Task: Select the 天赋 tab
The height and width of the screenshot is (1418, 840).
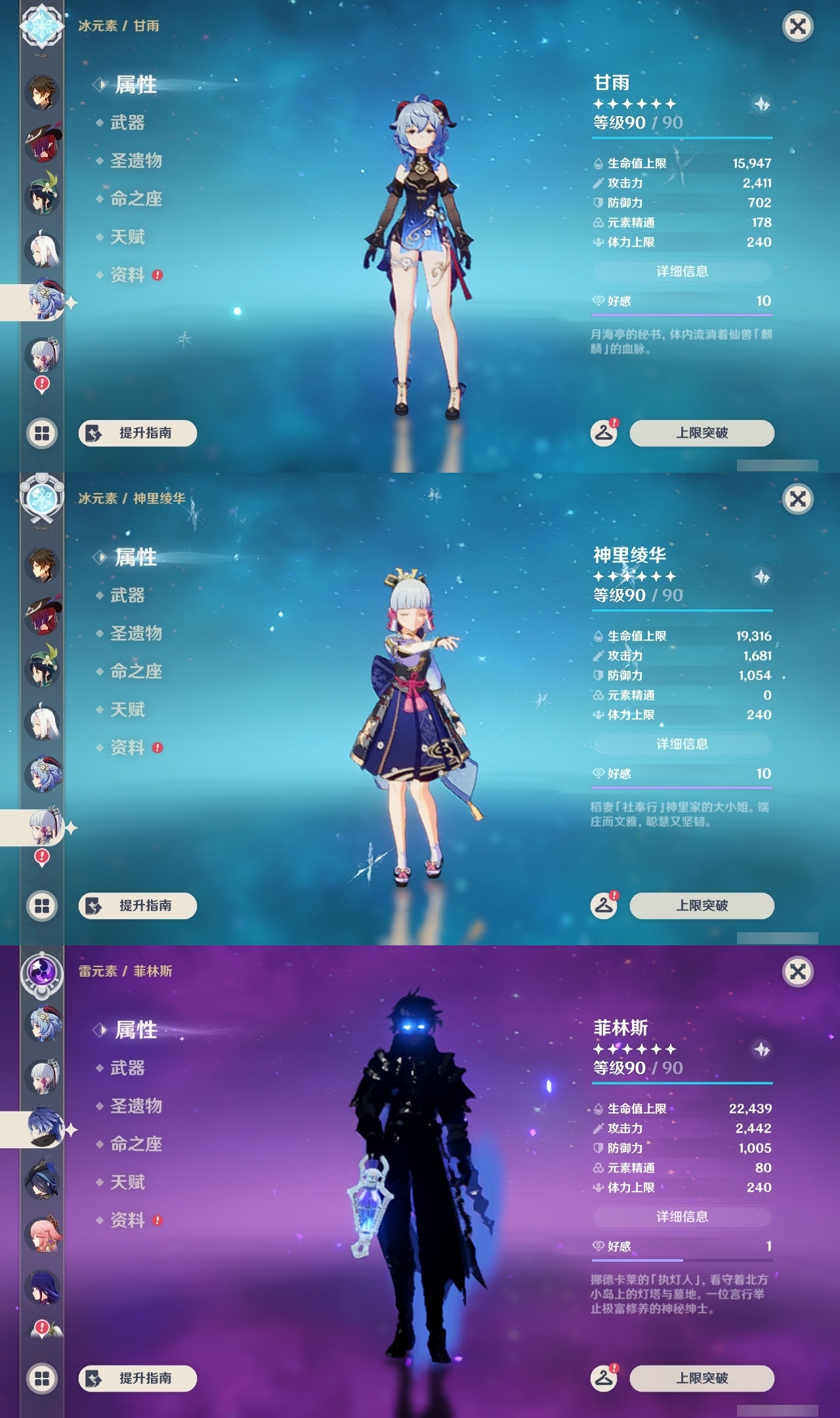Action: coord(125,238)
